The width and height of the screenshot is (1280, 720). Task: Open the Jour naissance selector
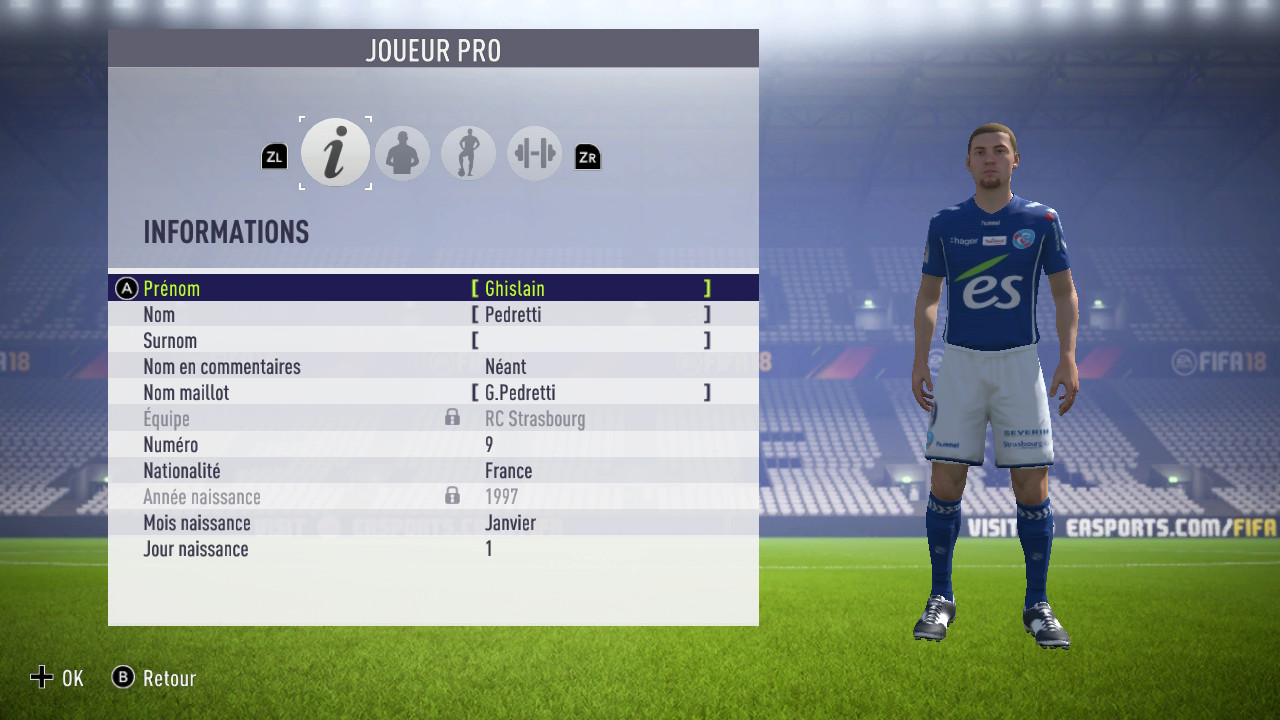coord(489,548)
